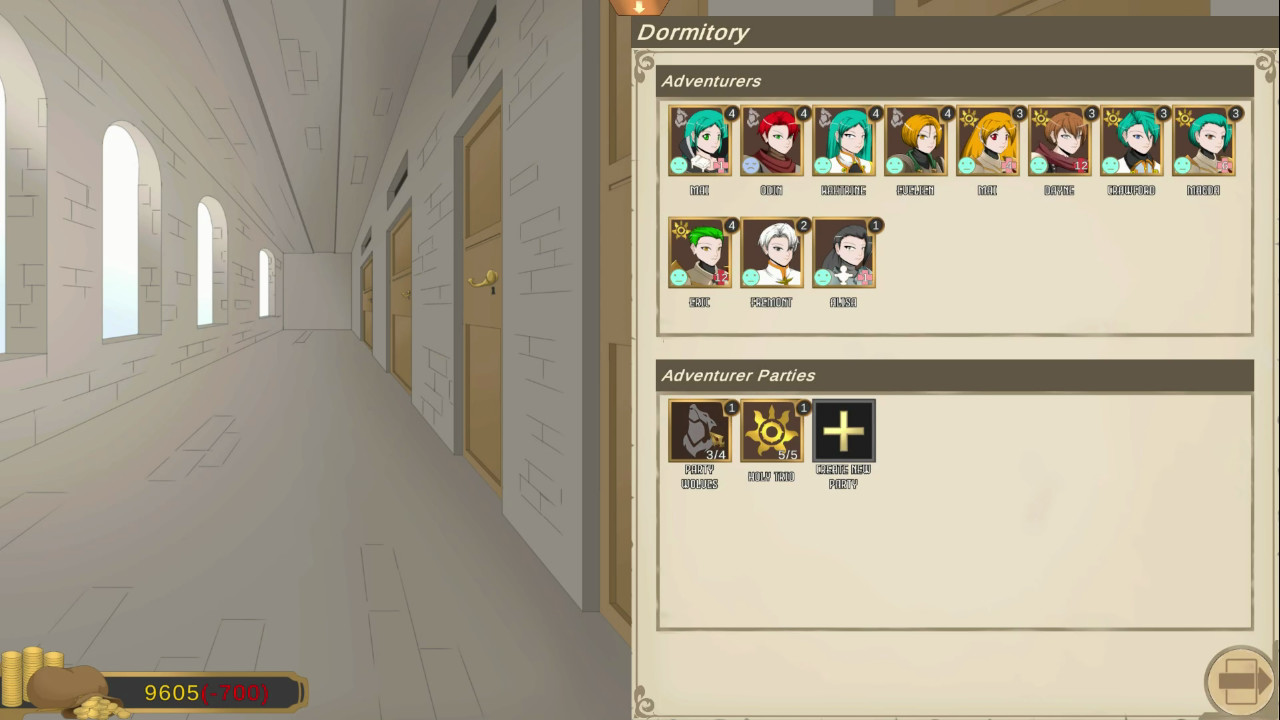Click the Adventurers section header
1280x720 pixels.
coord(712,81)
